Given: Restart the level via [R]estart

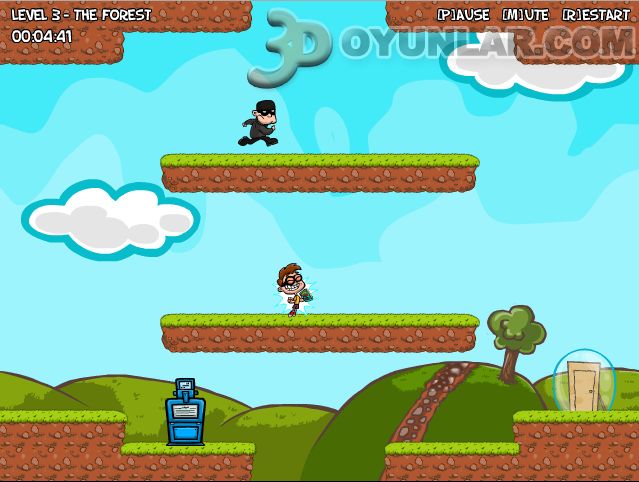Looking at the screenshot, I should 596,15.
